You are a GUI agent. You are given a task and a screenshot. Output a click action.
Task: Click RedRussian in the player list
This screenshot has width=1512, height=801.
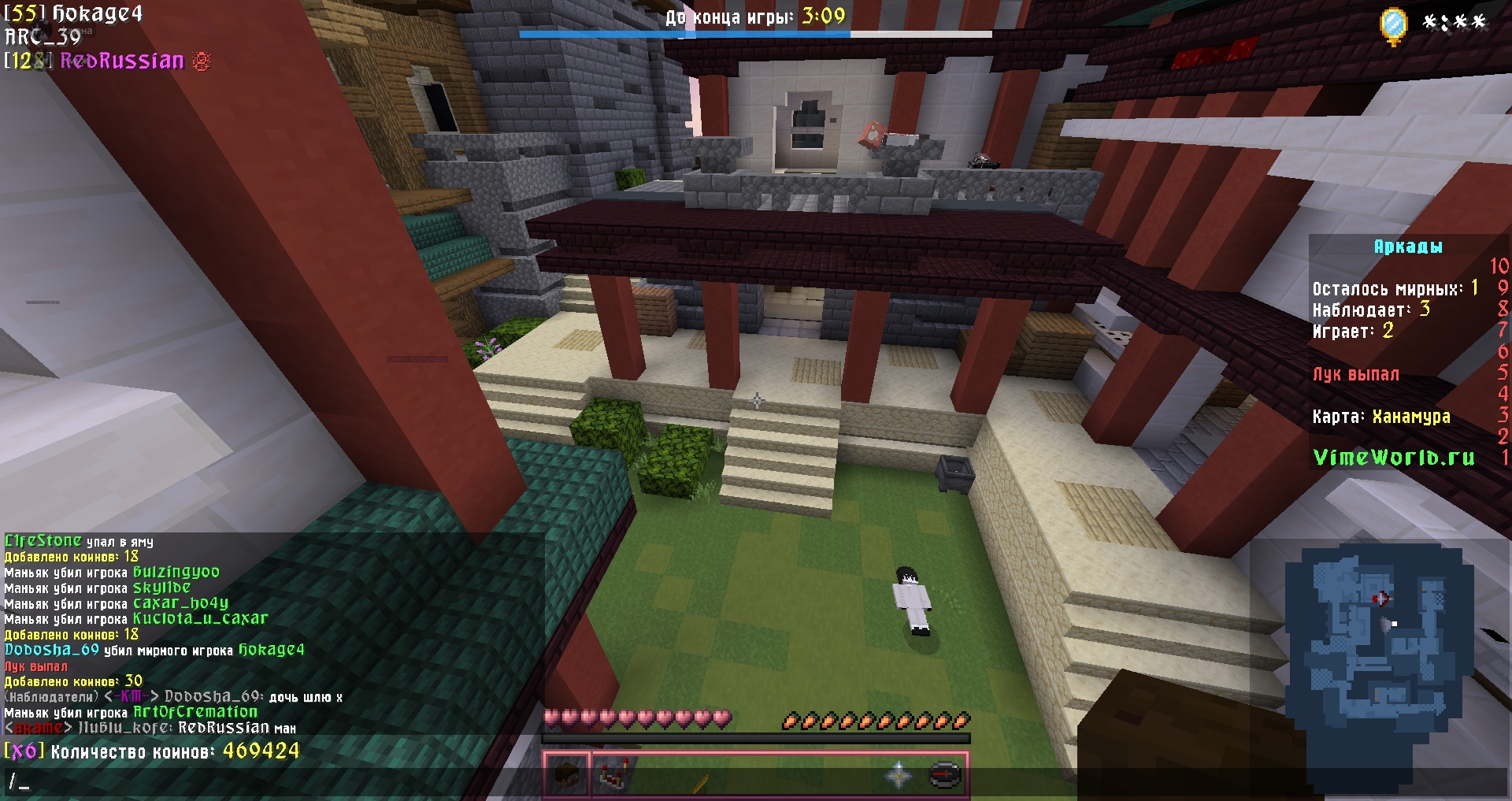122,61
